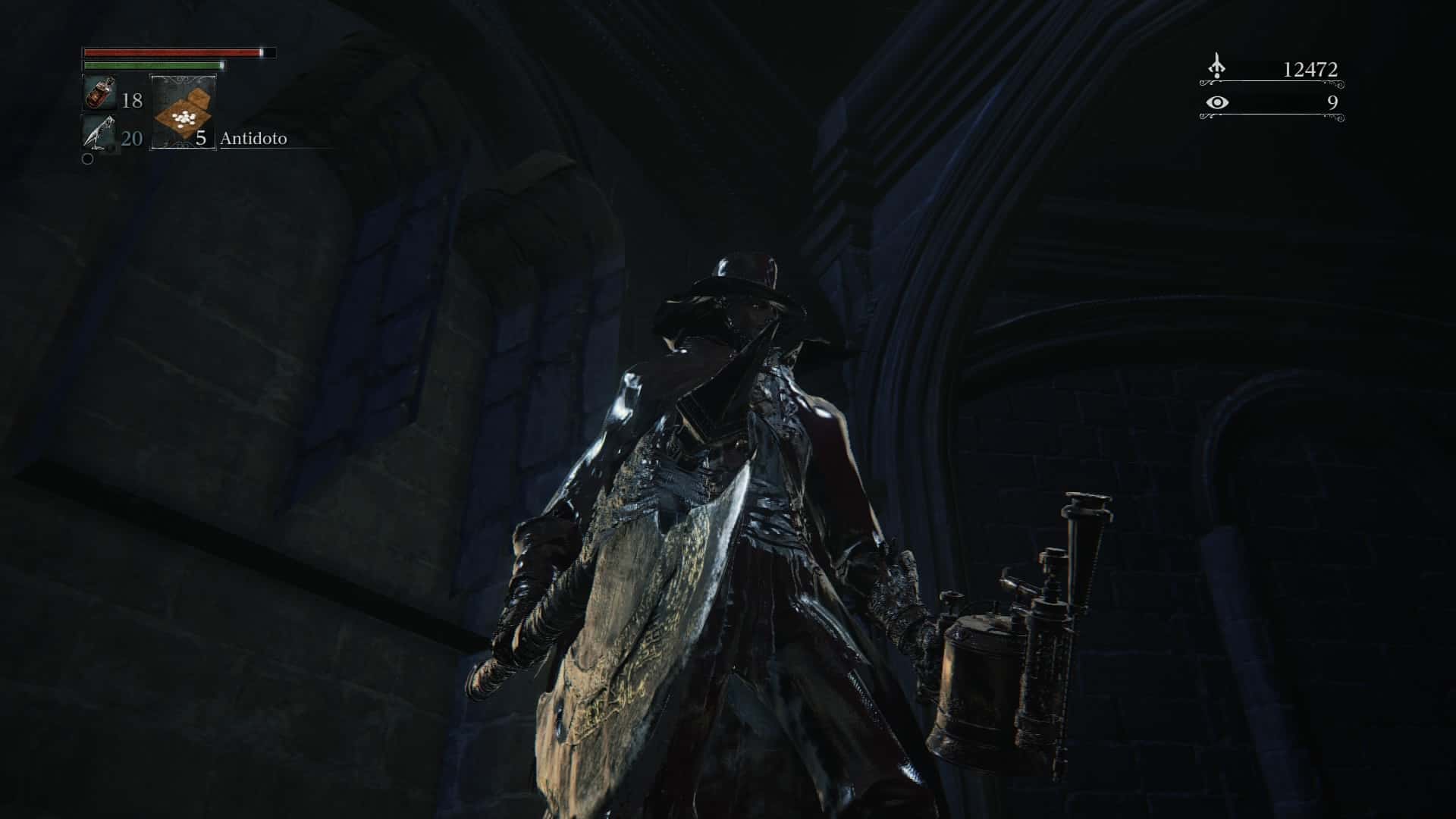Select the blood vial item icon
This screenshot has height=819, width=1456.
tap(99, 94)
